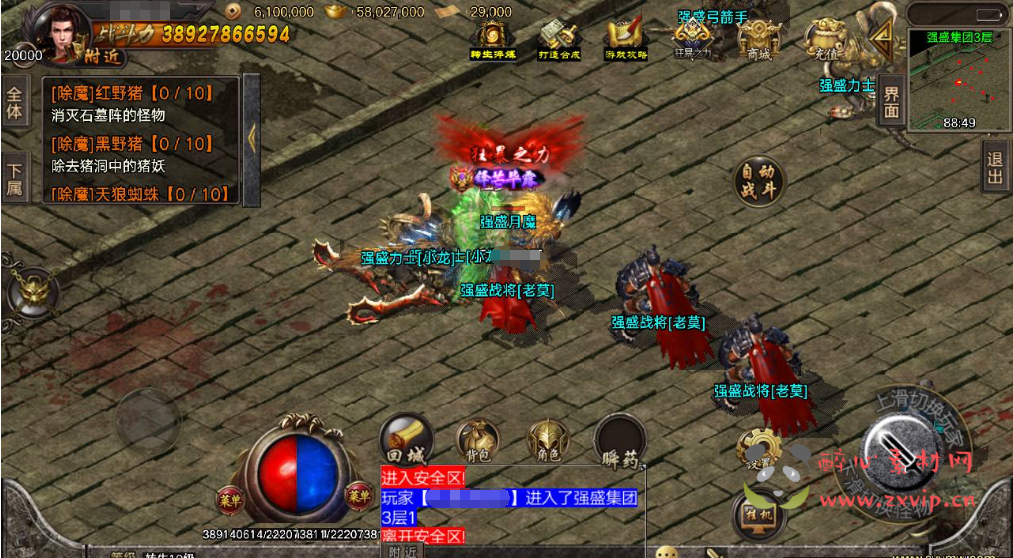This screenshot has width=1013, height=558.
Task: Toggle 自动战斗 auto battle
Action: click(759, 182)
